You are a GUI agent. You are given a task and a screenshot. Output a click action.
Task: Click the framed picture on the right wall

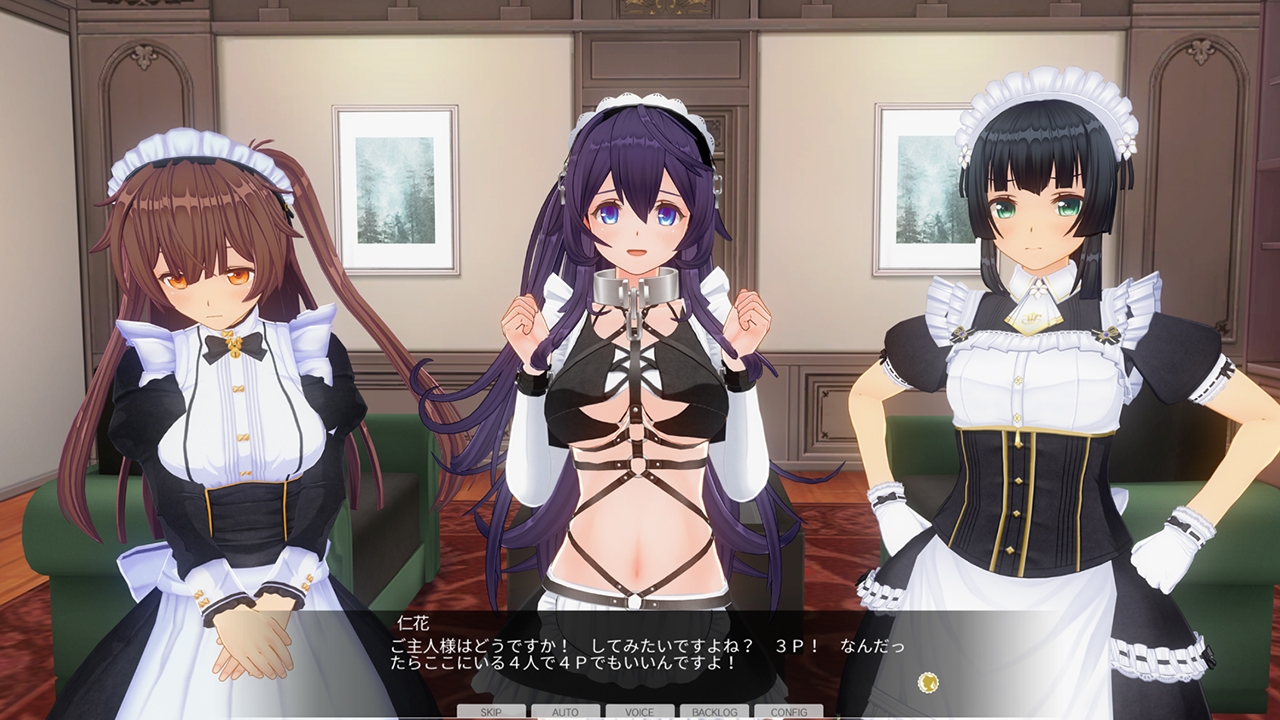point(920,190)
